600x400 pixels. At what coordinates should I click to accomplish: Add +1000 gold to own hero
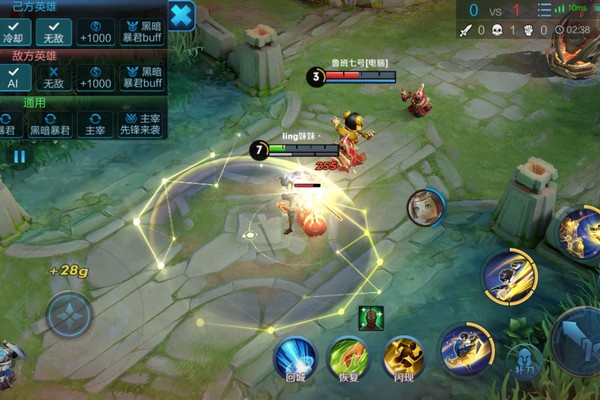pos(96,32)
